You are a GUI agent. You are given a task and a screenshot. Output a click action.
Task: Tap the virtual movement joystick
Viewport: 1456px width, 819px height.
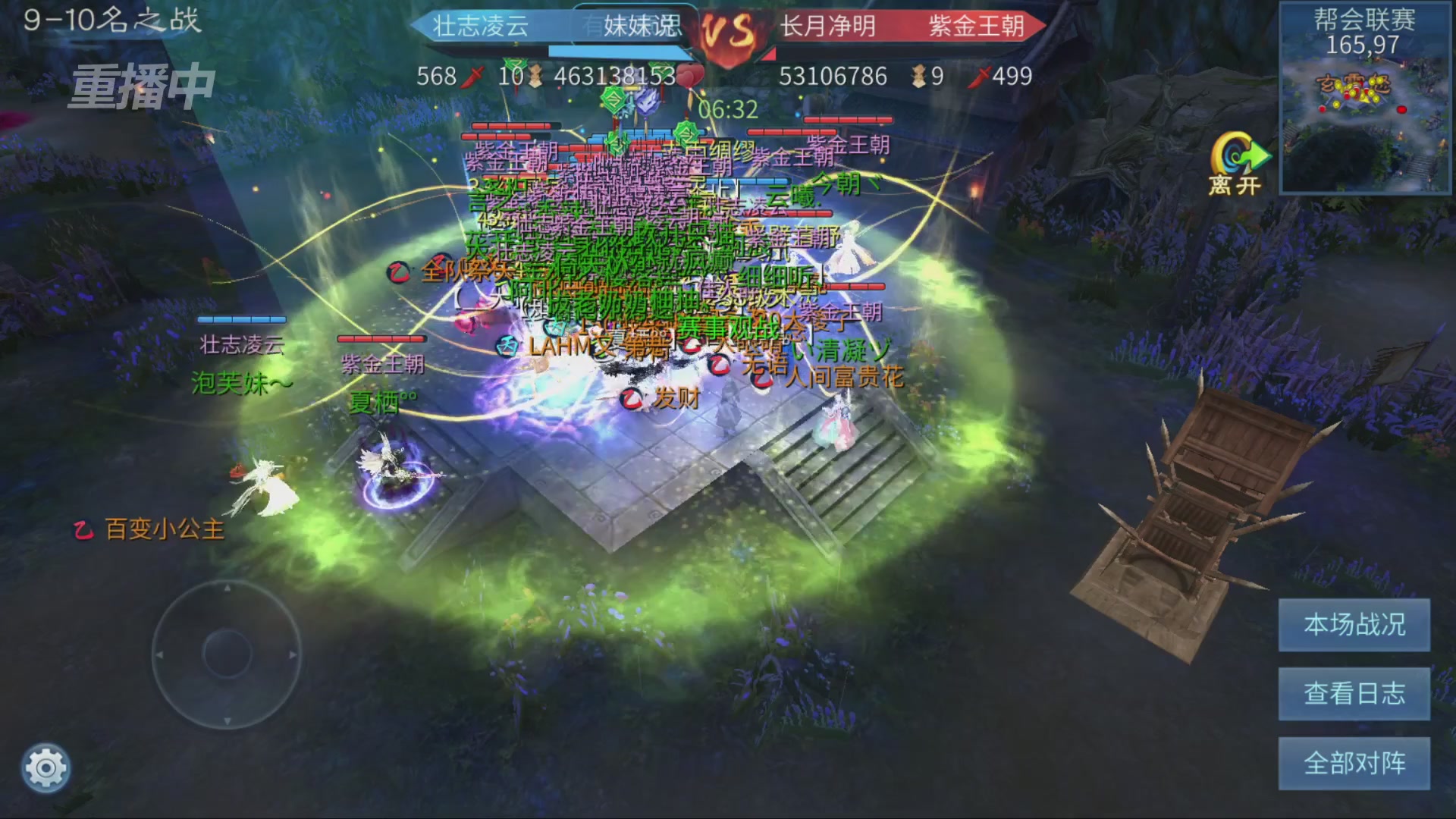227,654
